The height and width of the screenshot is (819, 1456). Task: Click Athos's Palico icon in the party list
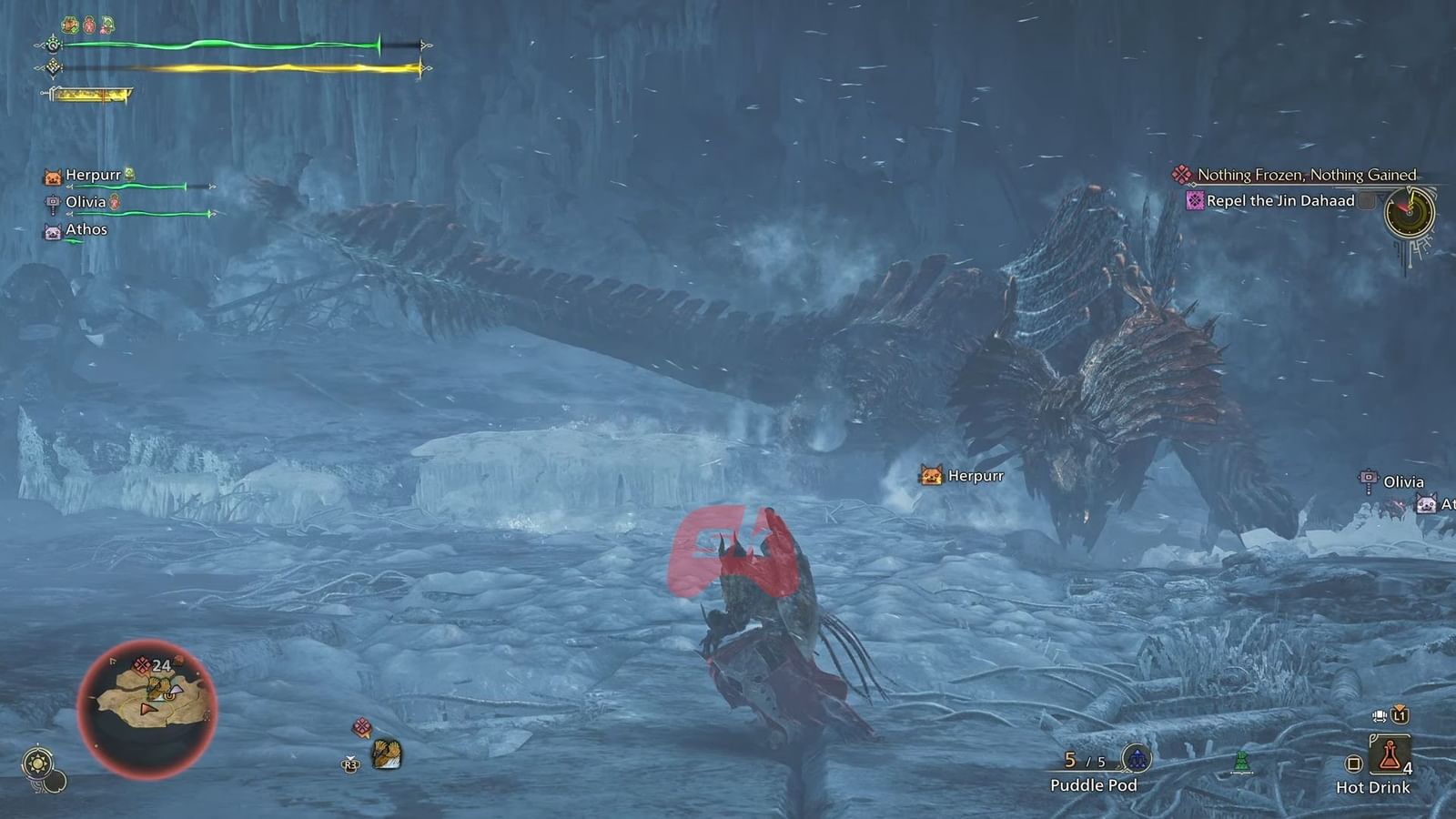(53, 232)
